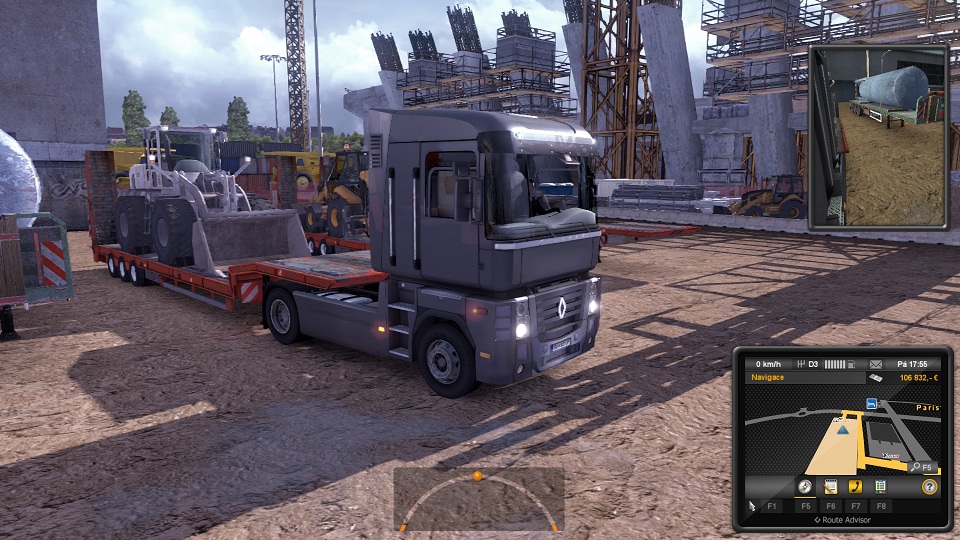Switch to the job notepad tab
The image size is (960, 540).
point(830,487)
